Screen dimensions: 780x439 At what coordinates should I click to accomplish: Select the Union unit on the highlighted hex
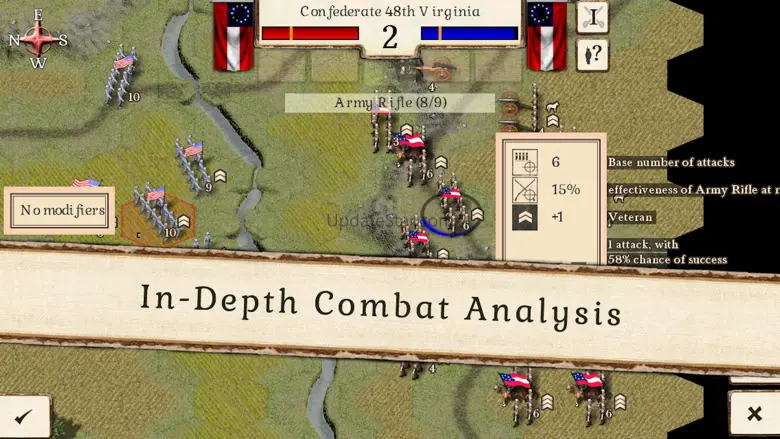point(157,212)
